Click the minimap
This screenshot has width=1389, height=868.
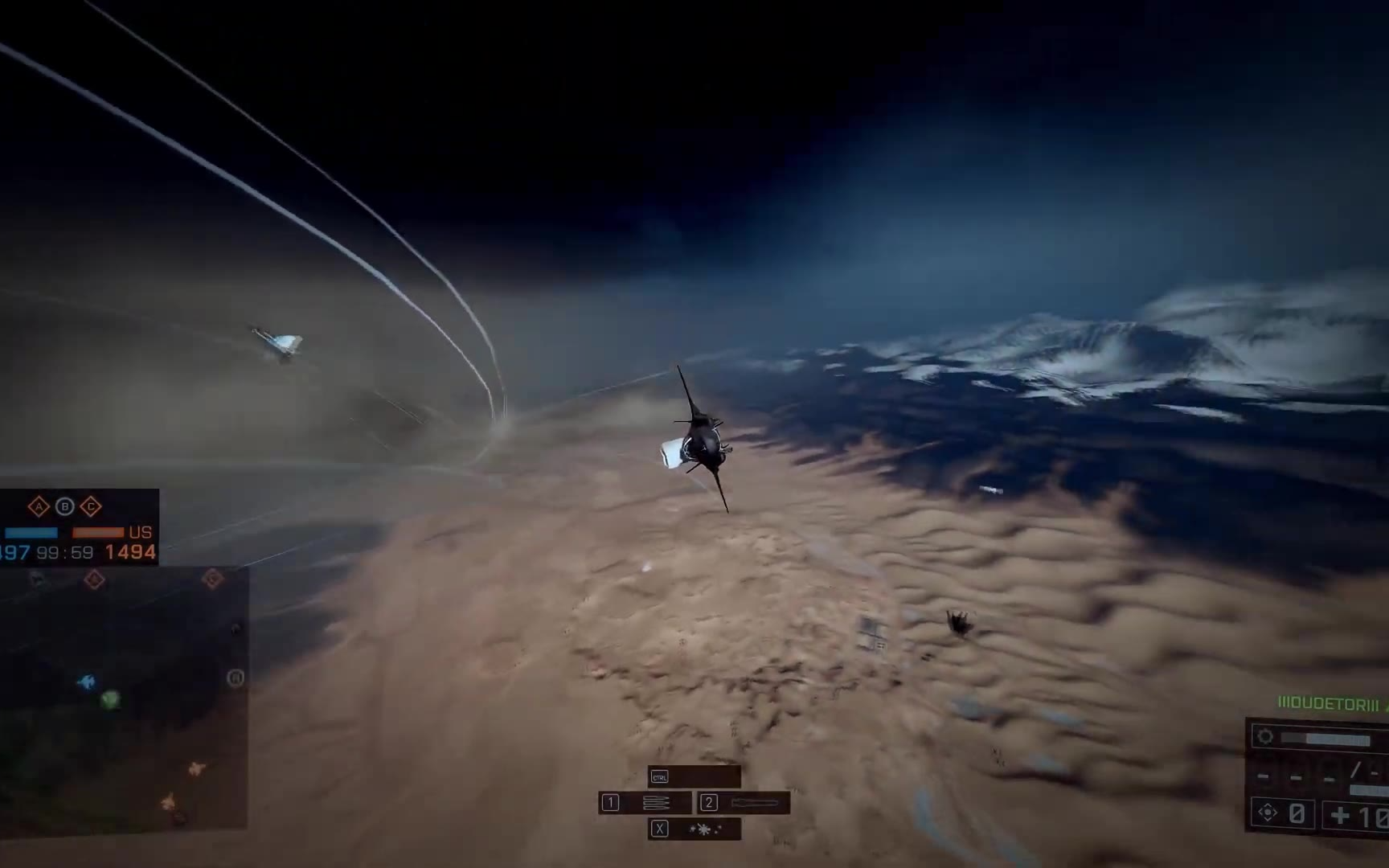(123, 698)
